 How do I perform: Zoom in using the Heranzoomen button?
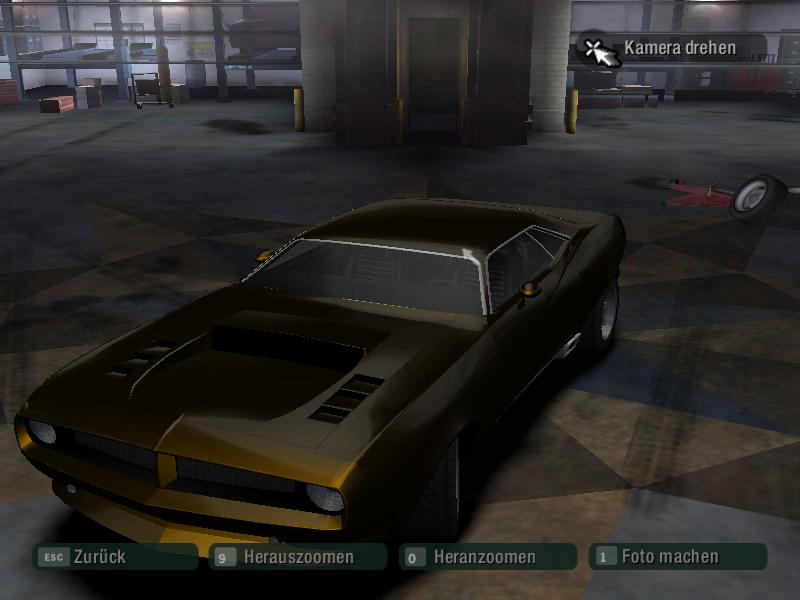486,557
